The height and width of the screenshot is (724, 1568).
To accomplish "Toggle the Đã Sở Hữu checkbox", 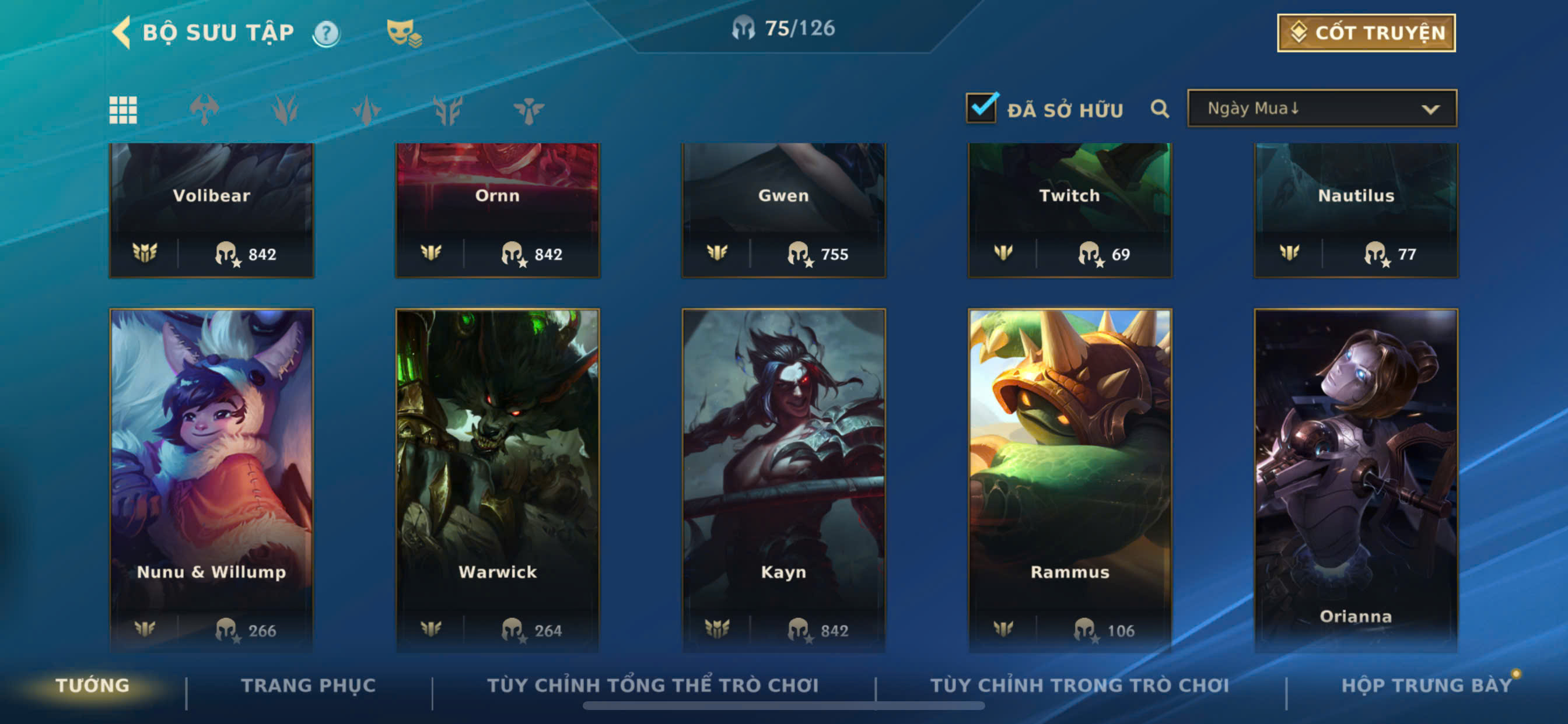I will tap(981, 109).
